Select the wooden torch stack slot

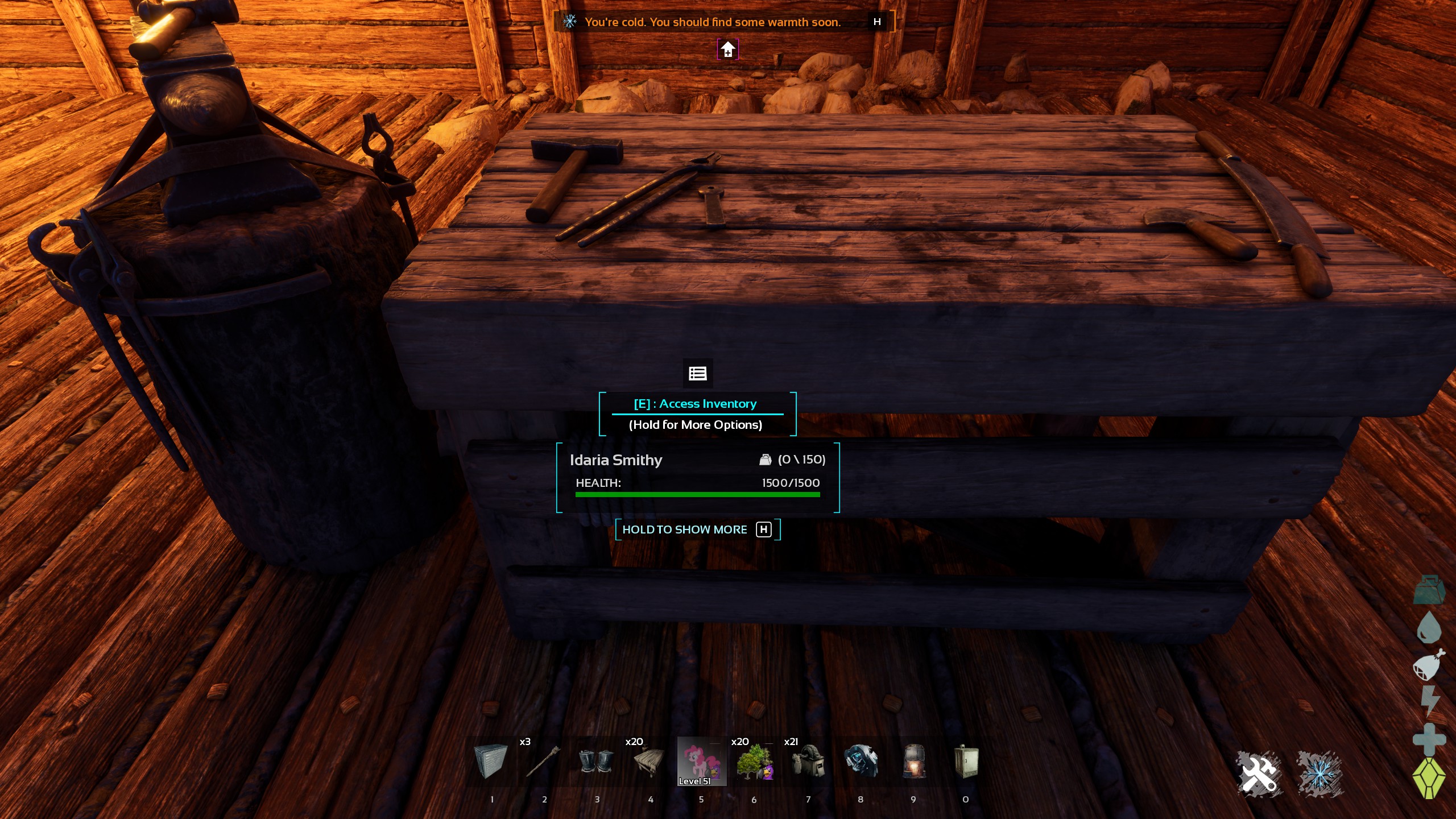point(543,762)
